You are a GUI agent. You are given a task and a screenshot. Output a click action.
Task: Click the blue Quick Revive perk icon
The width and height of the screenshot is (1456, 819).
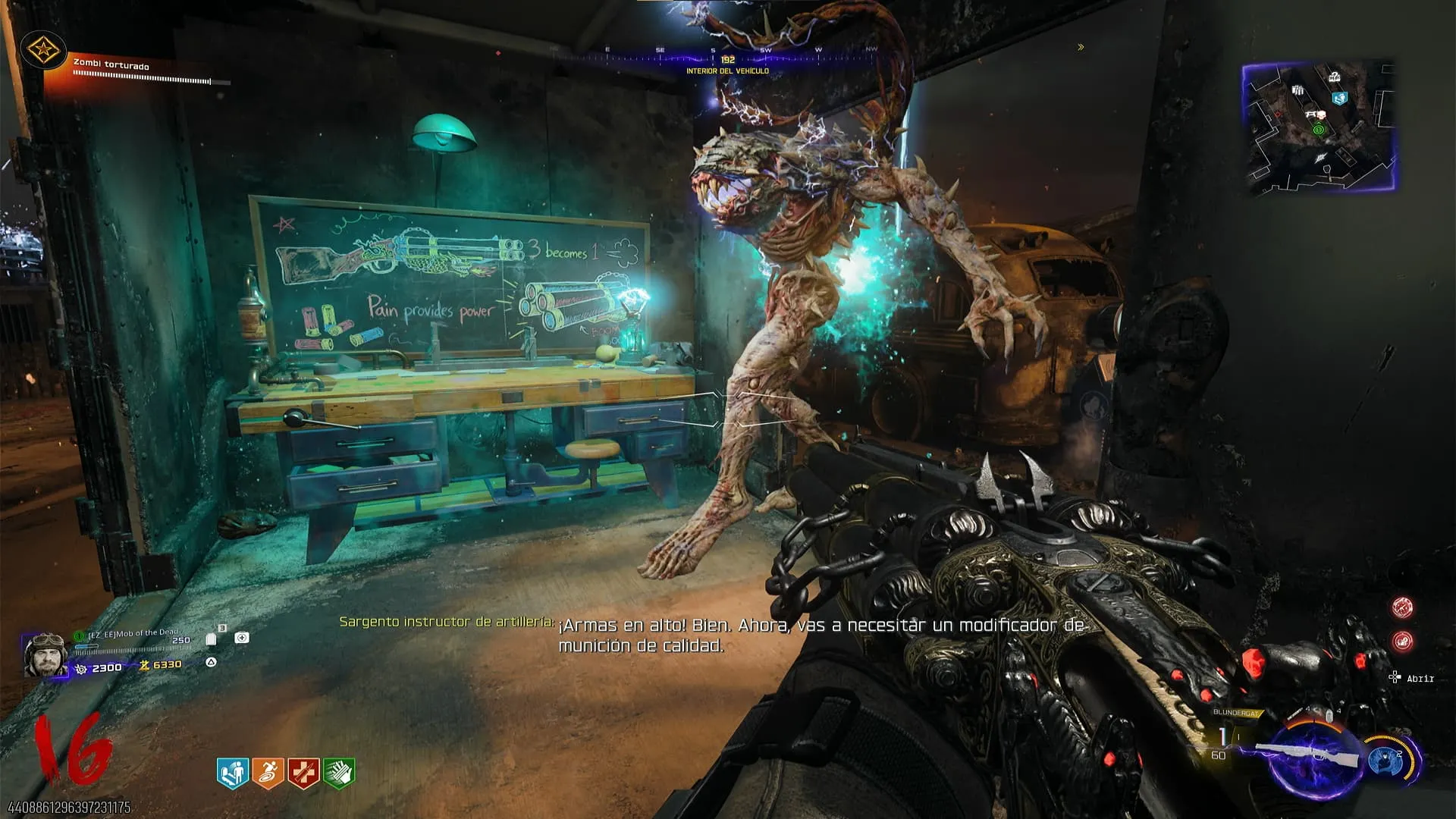(233, 773)
